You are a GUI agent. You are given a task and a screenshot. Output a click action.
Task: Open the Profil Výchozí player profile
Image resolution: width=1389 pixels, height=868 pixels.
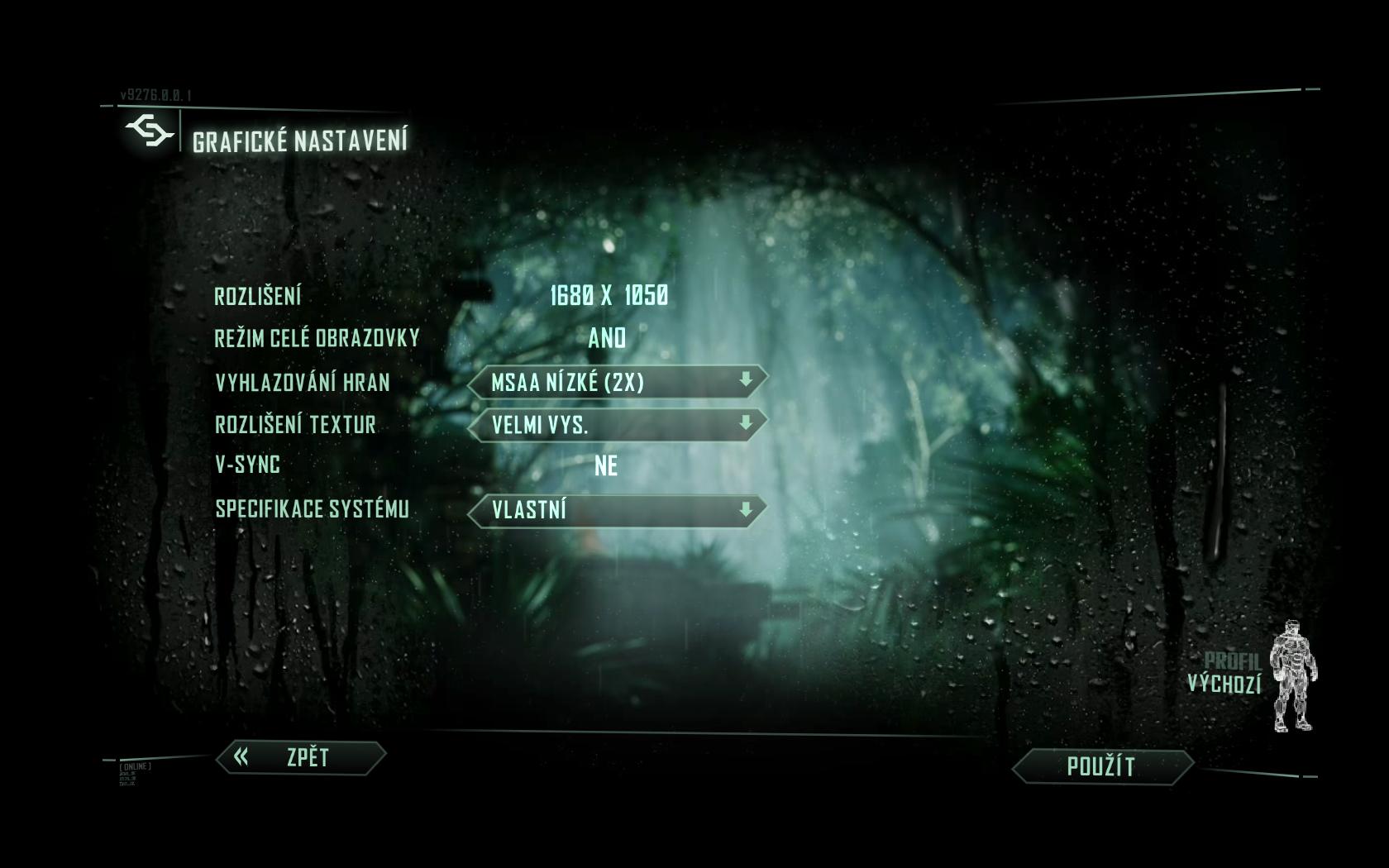click(x=1250, y=674)
